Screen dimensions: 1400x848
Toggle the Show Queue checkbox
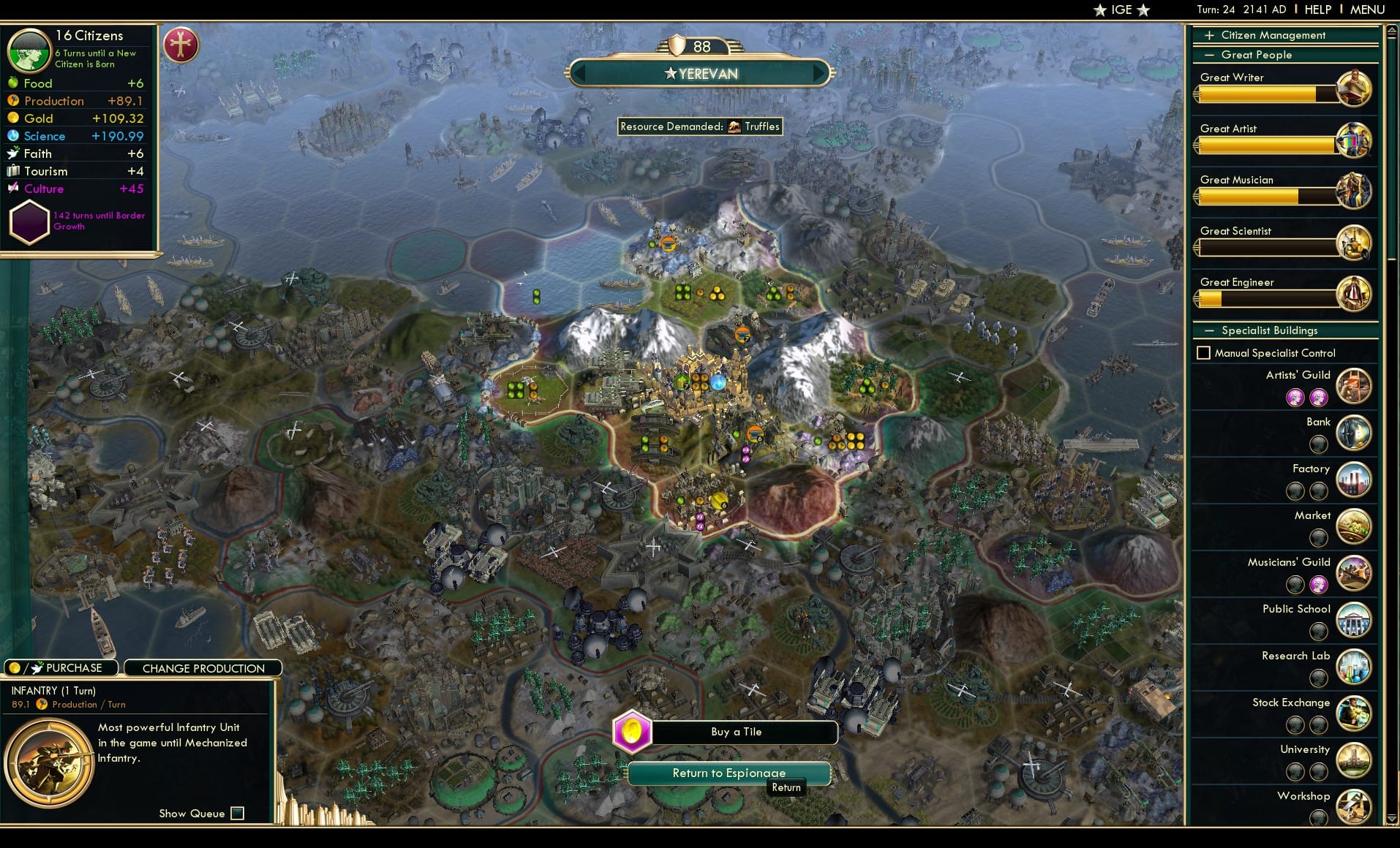click(237, 813)
